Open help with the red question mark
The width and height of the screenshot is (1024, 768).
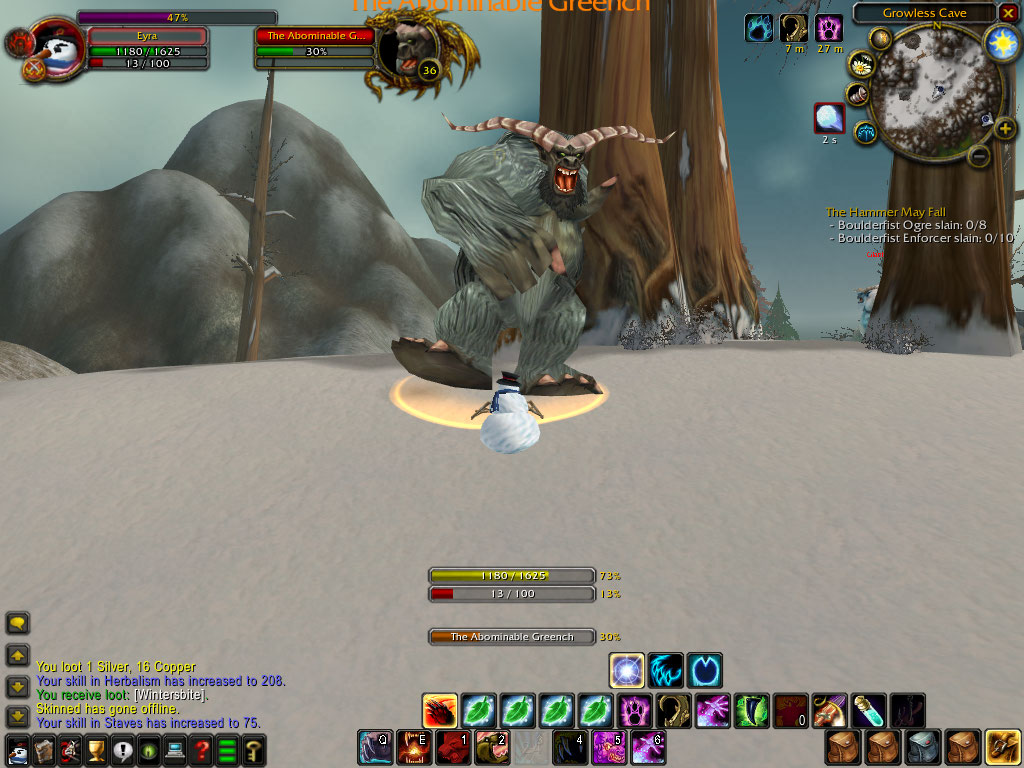(202, 749)
